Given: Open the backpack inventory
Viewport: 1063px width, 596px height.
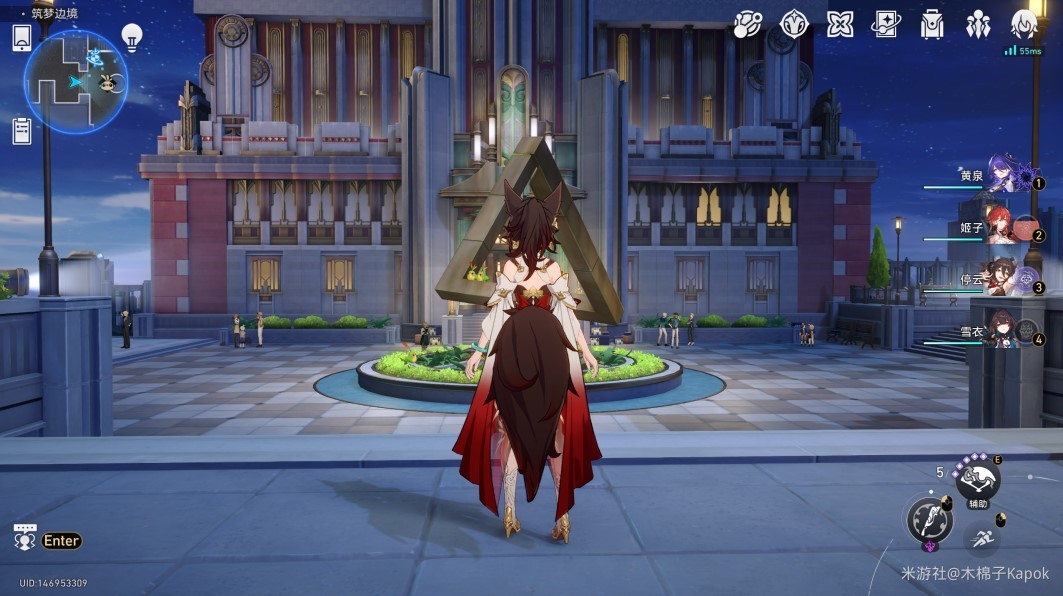Looking at the screenshot, I should [932, 24].
